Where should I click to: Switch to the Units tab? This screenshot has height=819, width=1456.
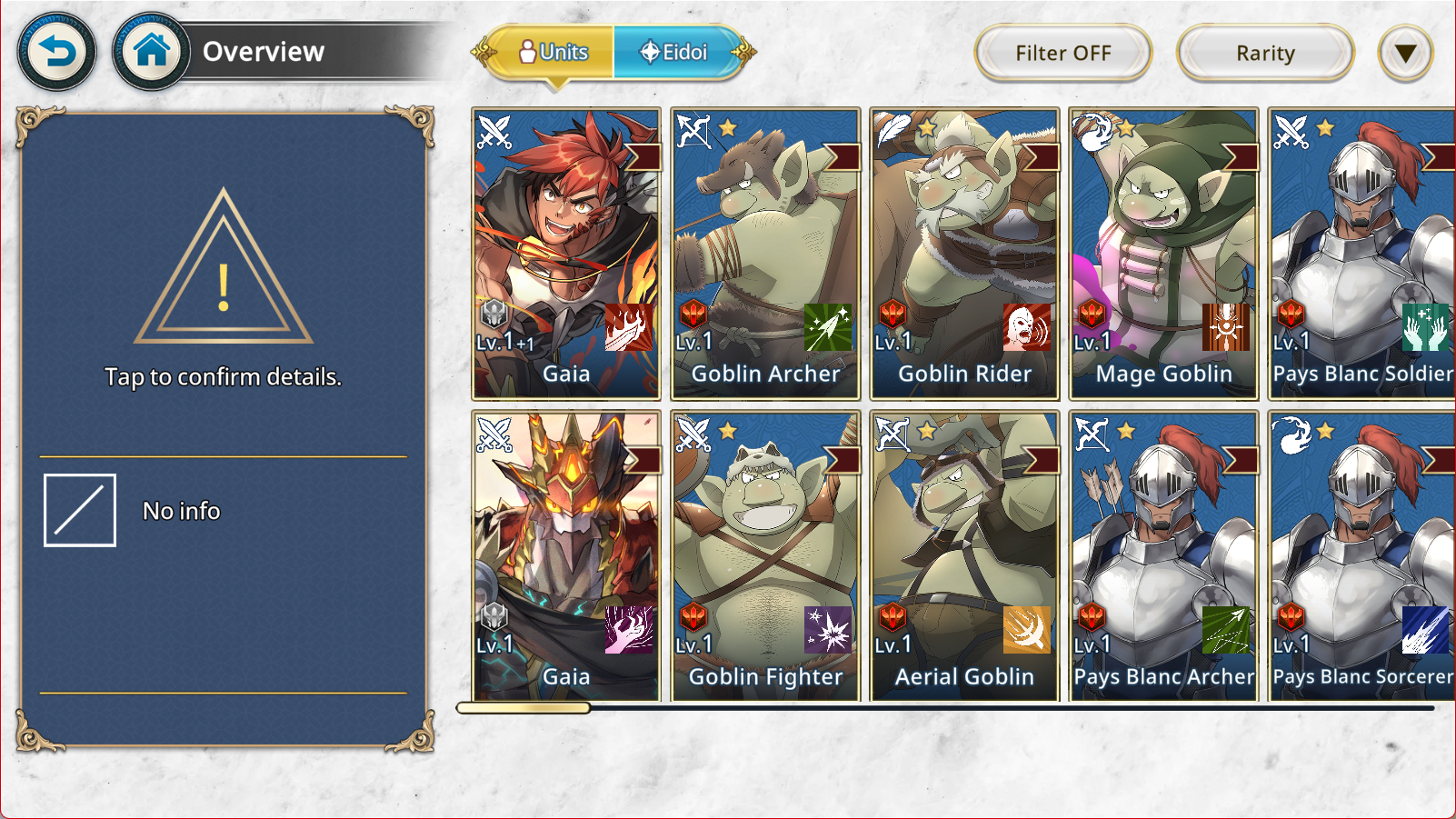[x=553, y=53]
